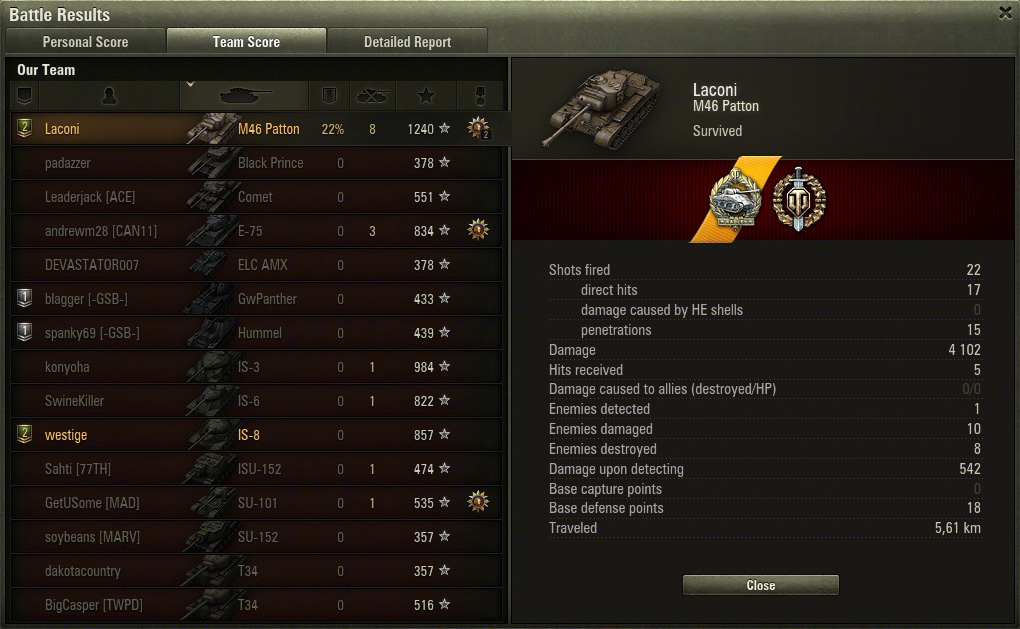Sort team by experience star column

[426, 96]
